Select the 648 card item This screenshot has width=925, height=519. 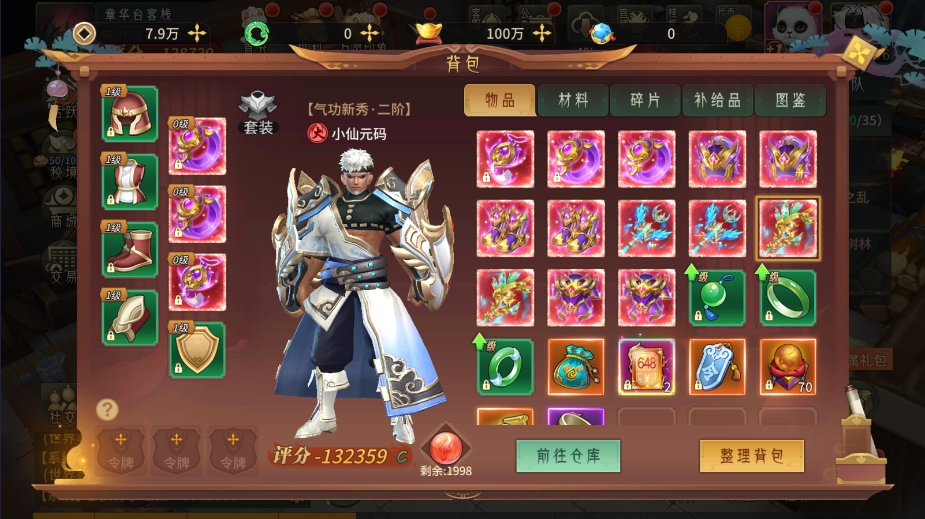646,367
